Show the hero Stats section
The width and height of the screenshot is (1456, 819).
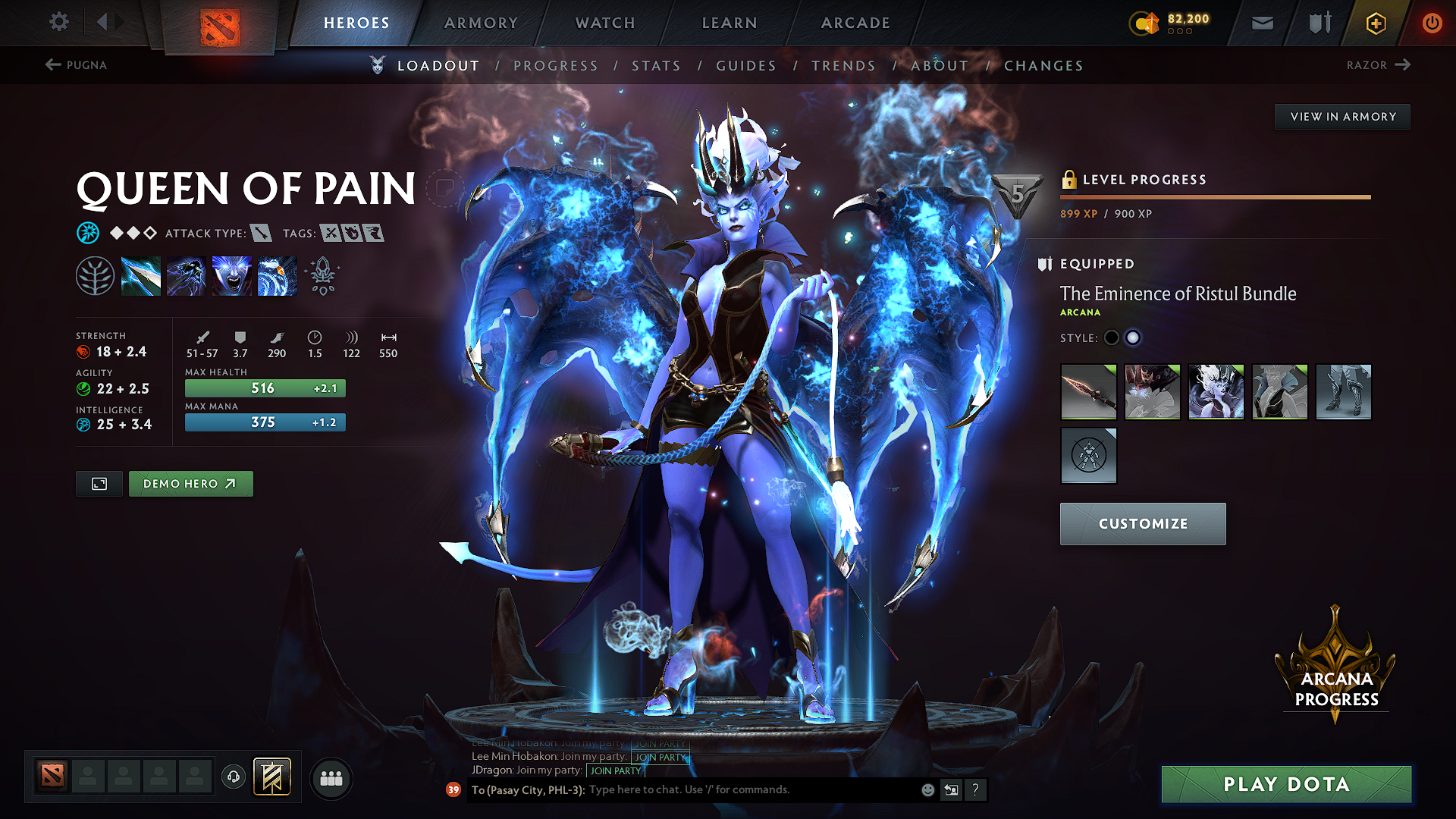tap(656, 66)
